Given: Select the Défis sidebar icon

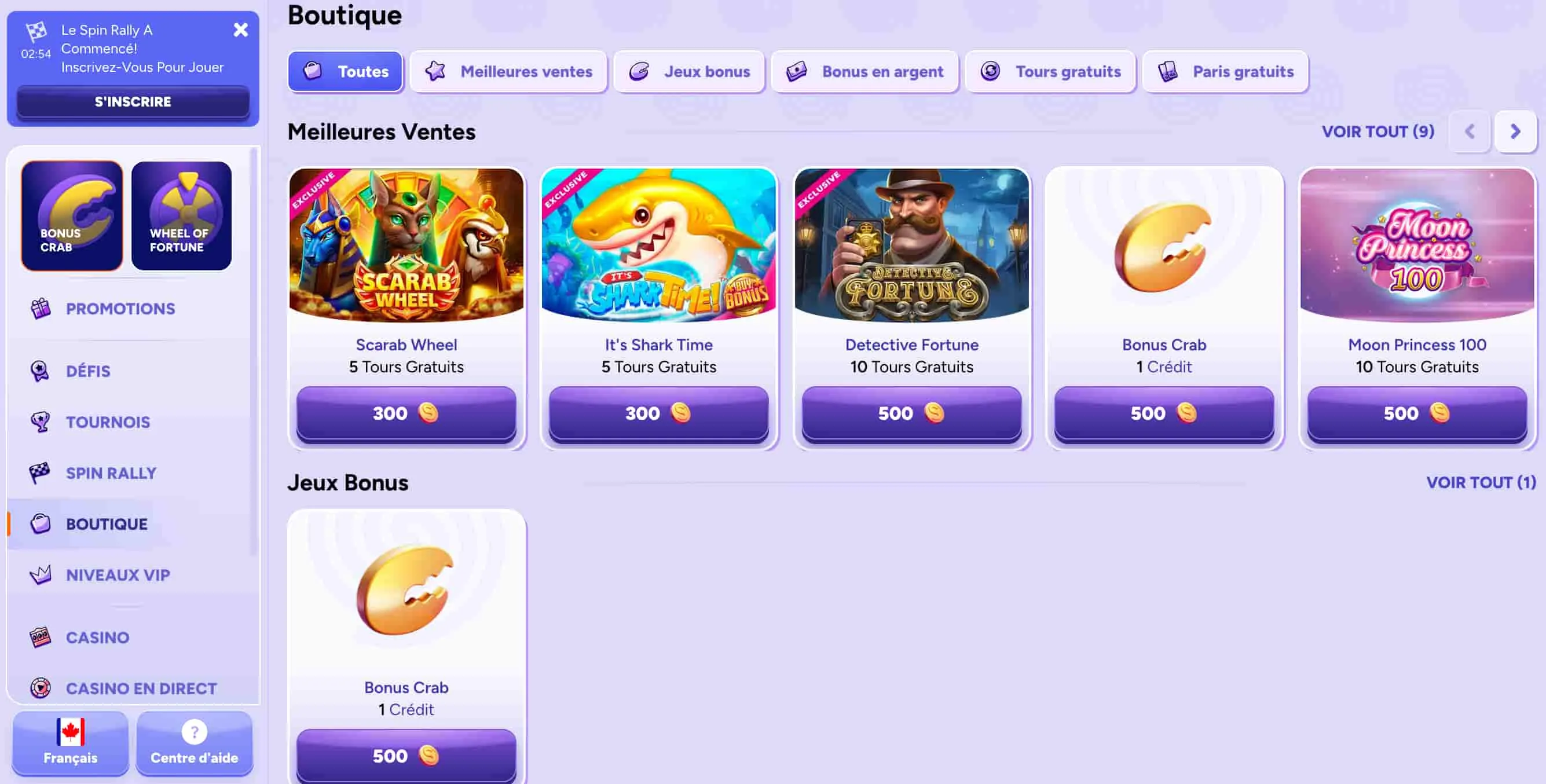Looking at the screenshot, I should [x=39, y=371].
